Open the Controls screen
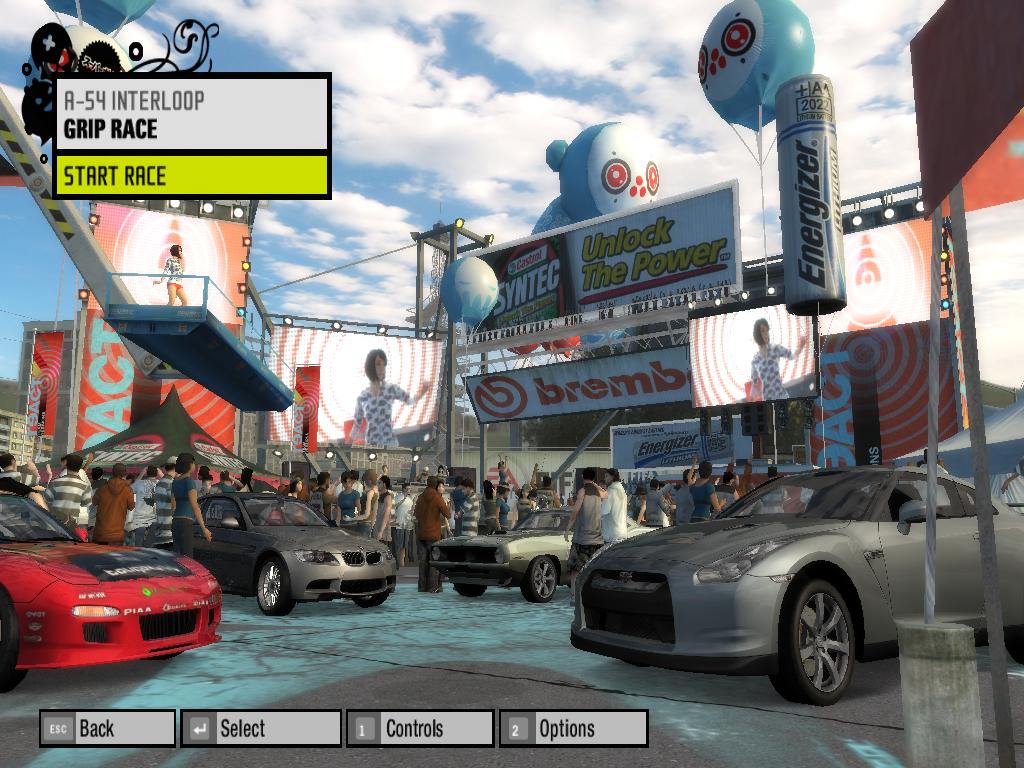Image resolution: width=1024 pixels, height=768 pixels. coord(420,728)
